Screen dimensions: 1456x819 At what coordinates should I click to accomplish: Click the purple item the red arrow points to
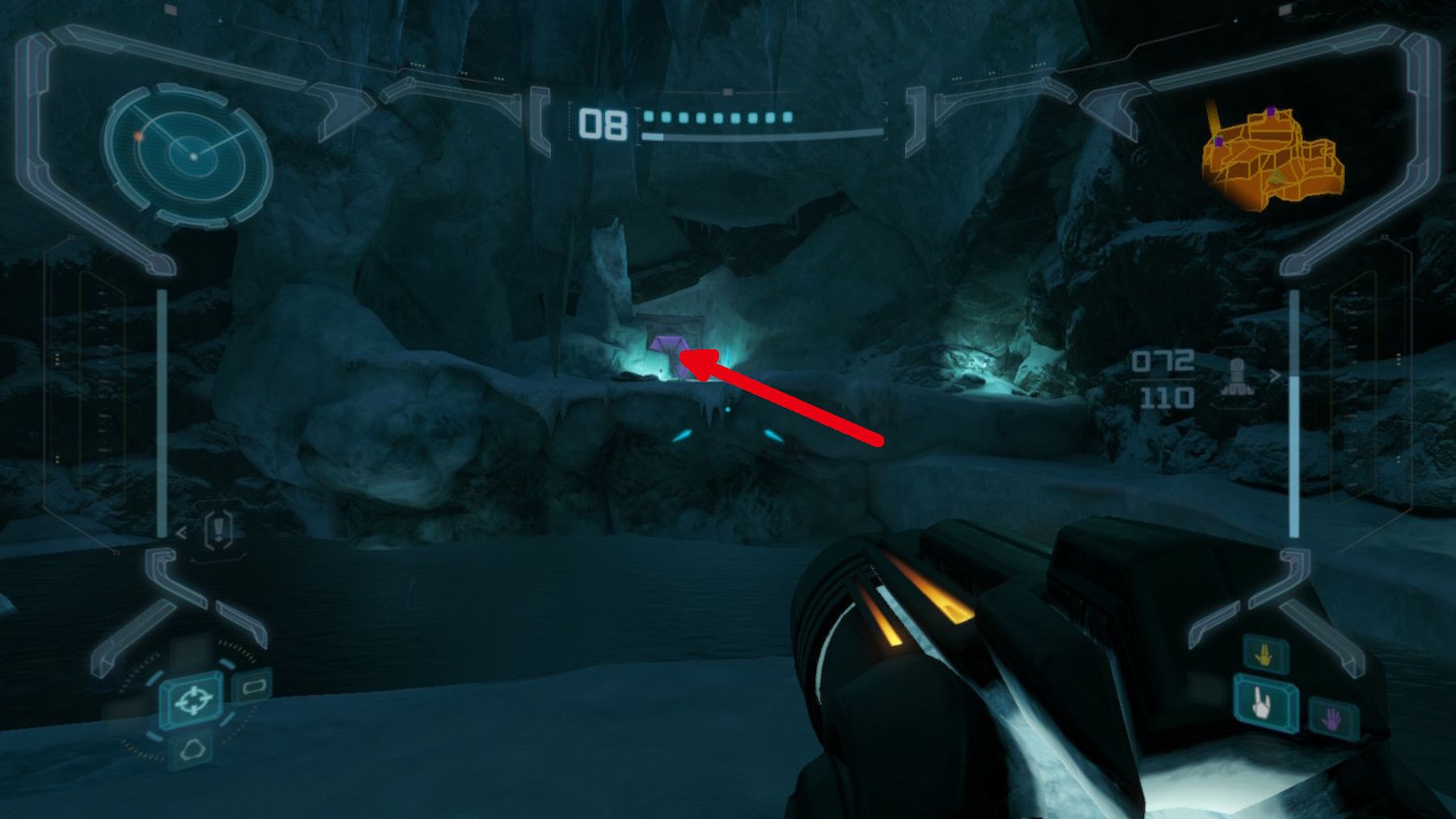pyautogui.click(x=667, y=344)
